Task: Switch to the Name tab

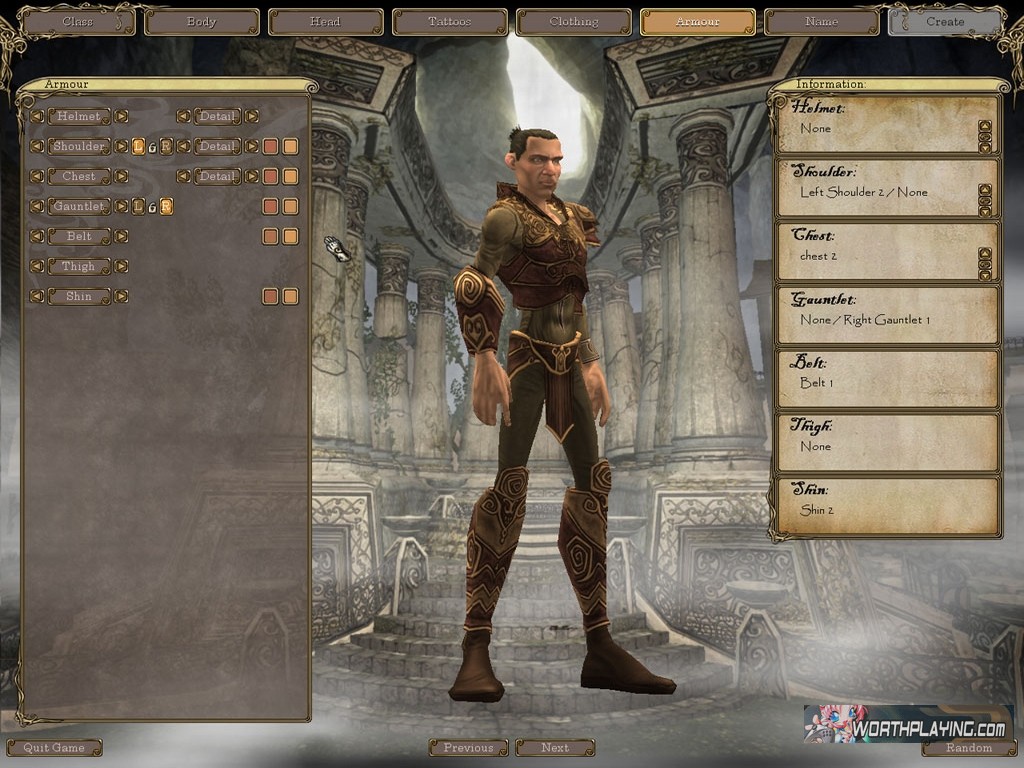Action: click(821, 21)
